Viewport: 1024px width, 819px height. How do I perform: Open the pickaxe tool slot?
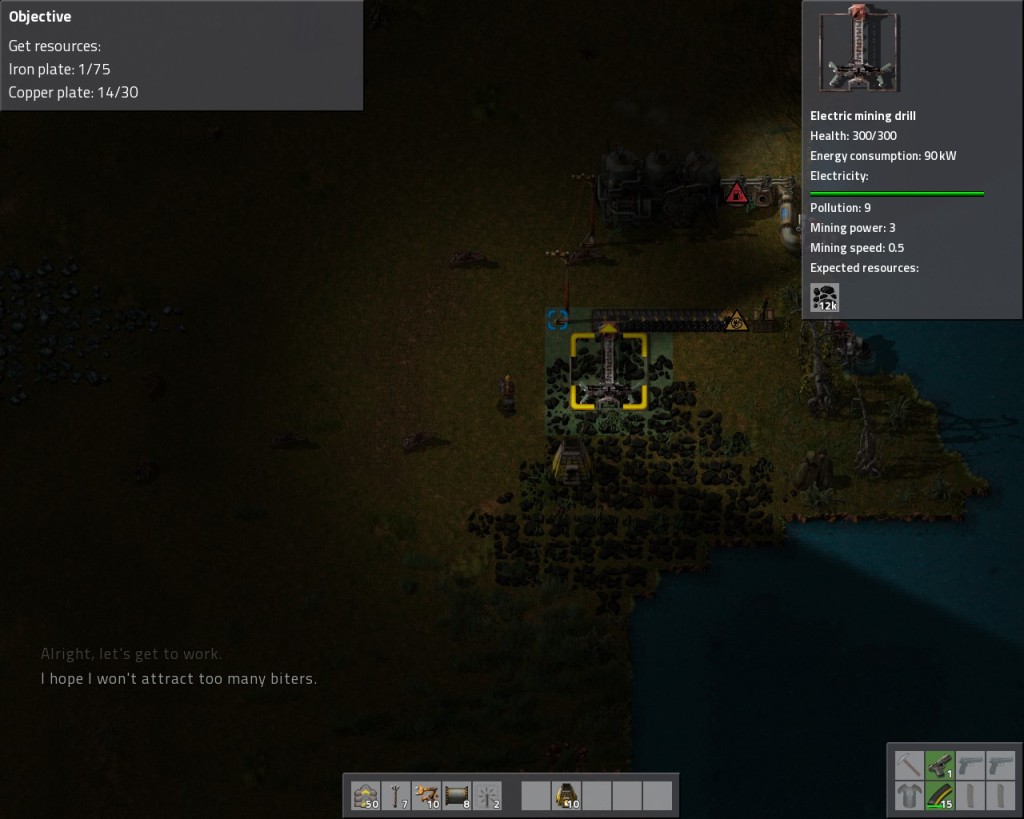tap(908, 766)
